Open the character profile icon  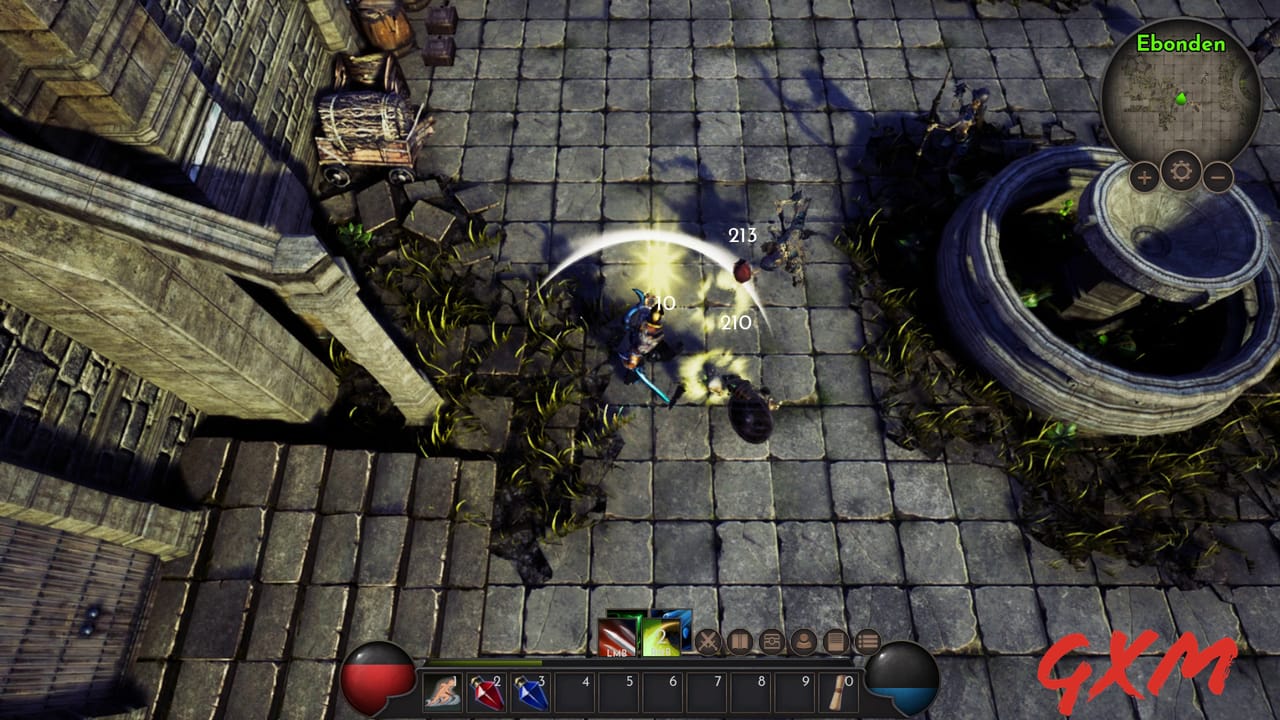click(x=803, y=641)
